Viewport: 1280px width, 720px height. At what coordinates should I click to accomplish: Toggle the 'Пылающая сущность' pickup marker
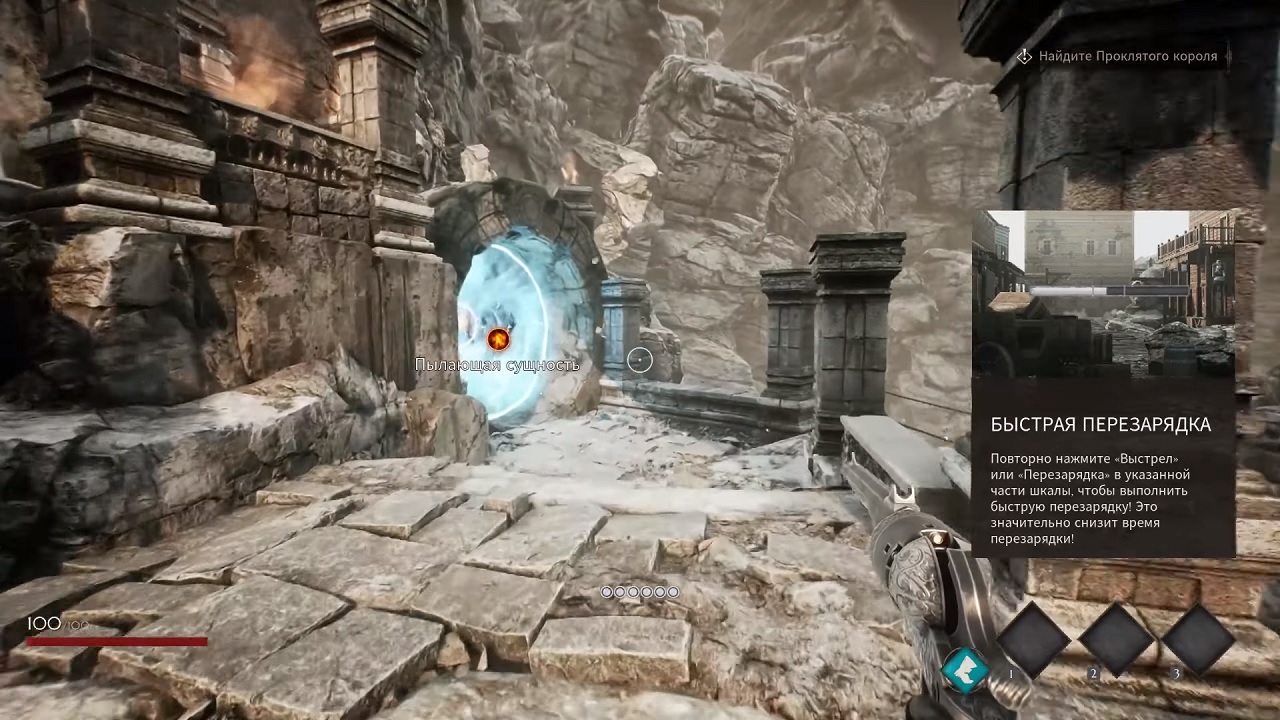pos(497,339)
